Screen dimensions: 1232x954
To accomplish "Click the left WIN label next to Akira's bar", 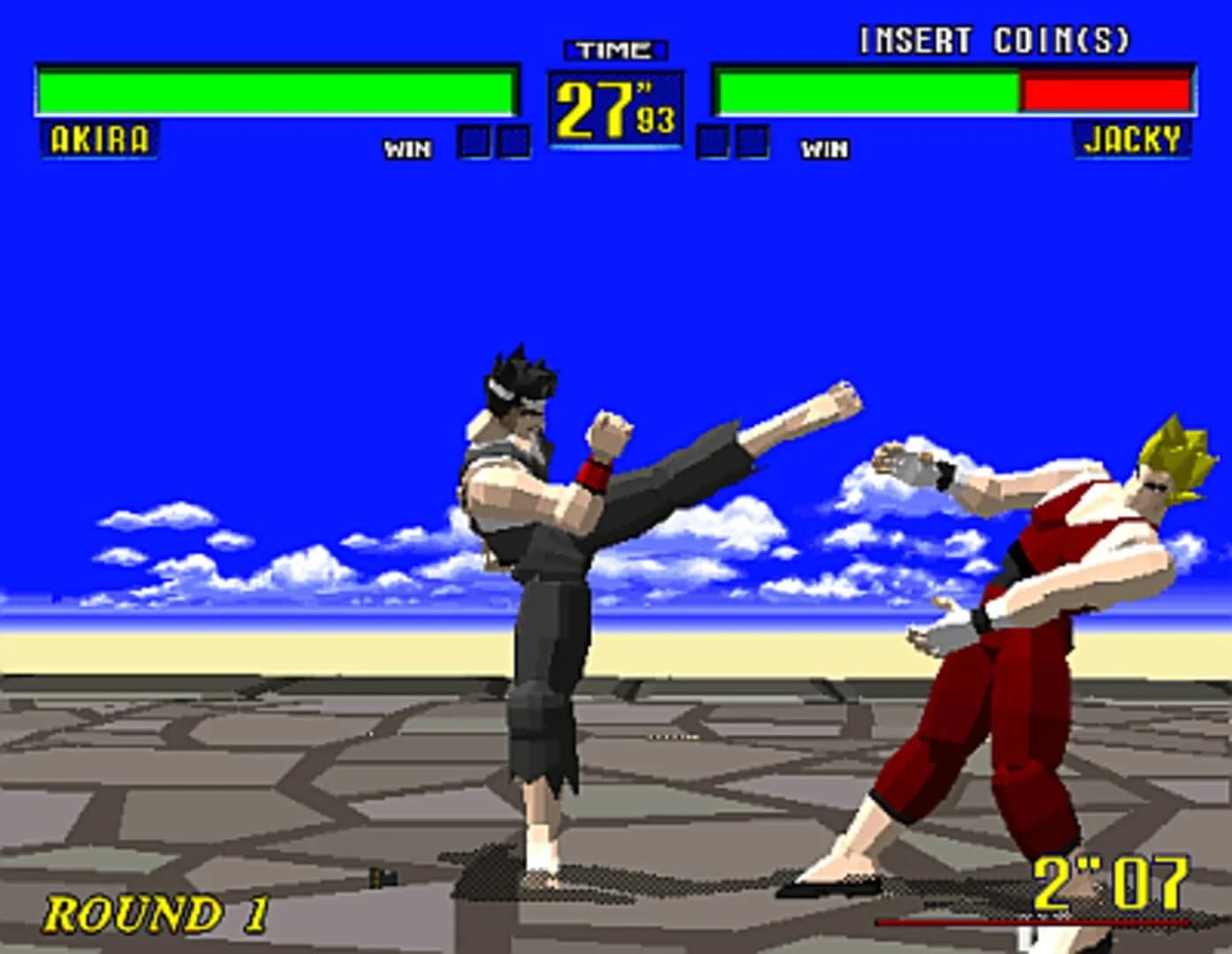I will [408, 149].
